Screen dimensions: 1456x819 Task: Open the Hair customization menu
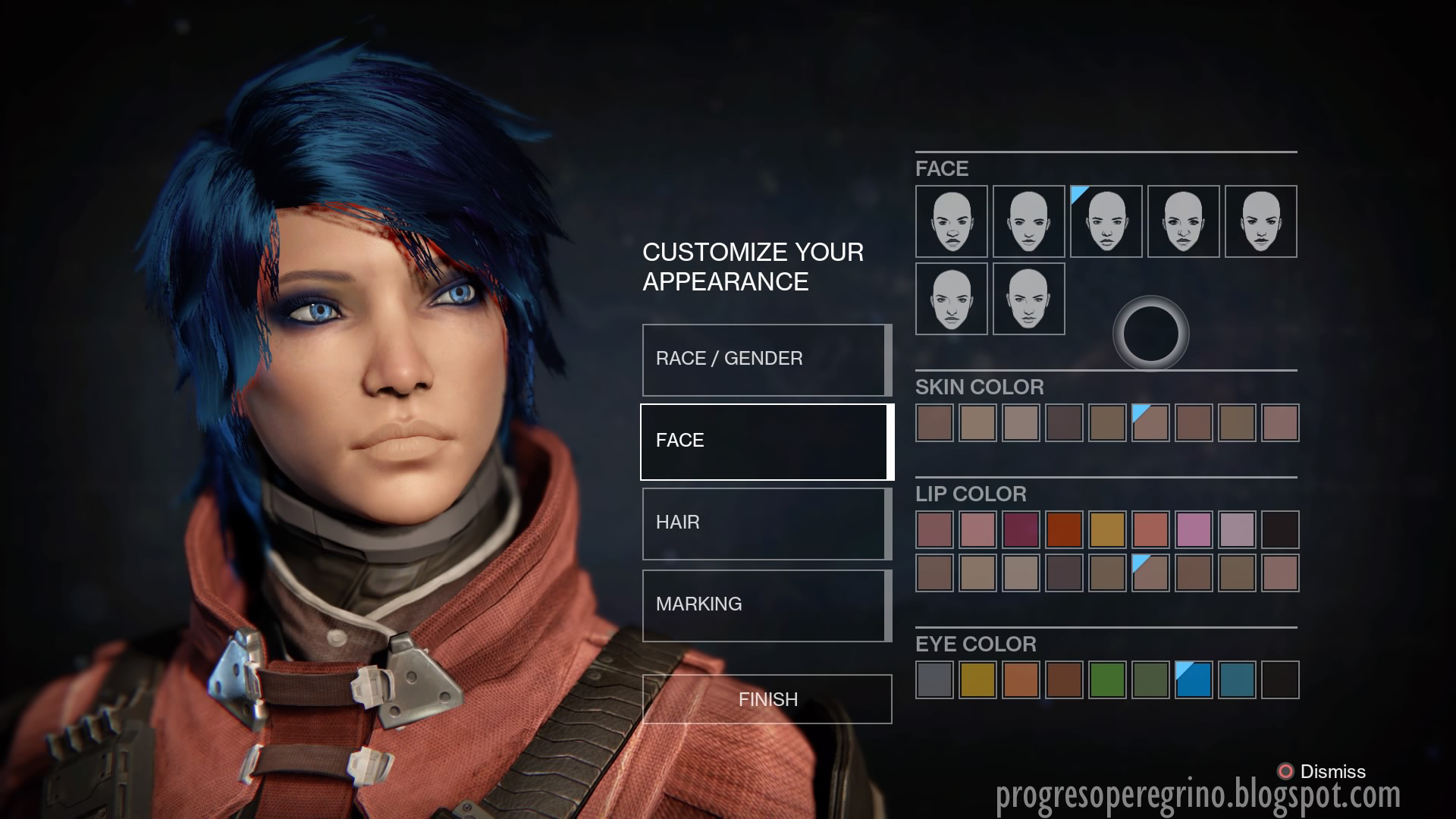pos(766,523)
